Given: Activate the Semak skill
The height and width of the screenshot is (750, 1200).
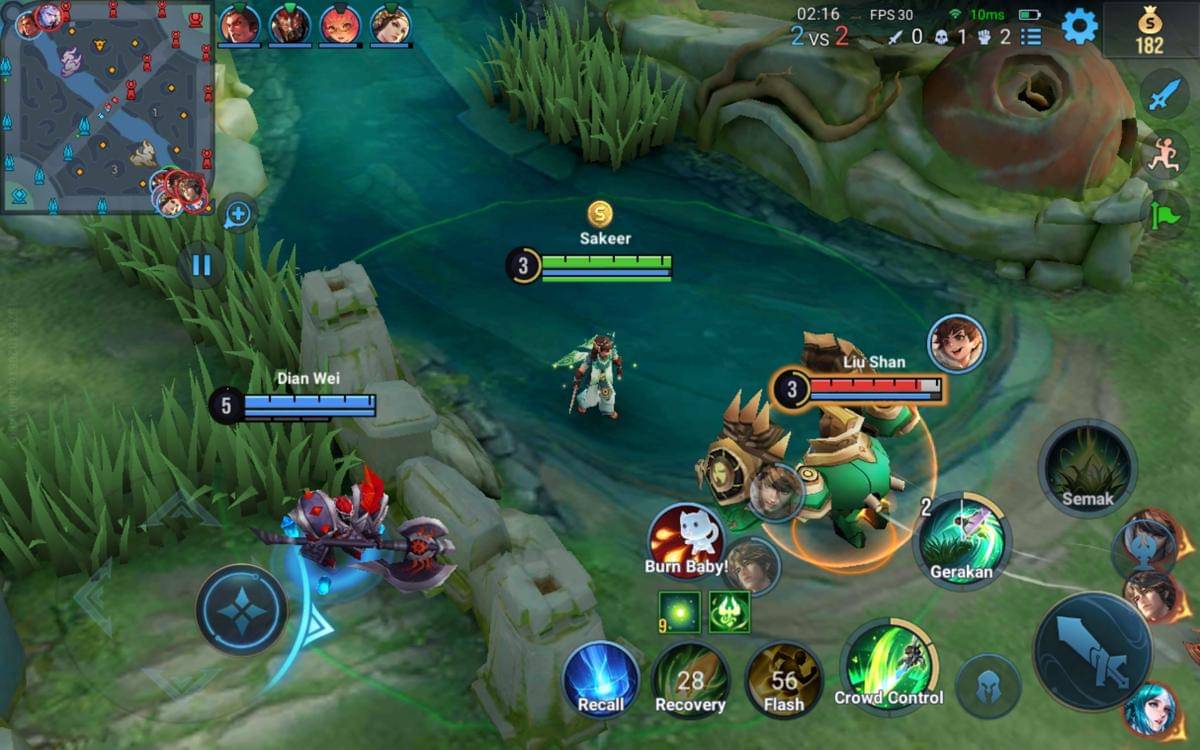Looking at the screenshot, I should (x=1087, y=468).
